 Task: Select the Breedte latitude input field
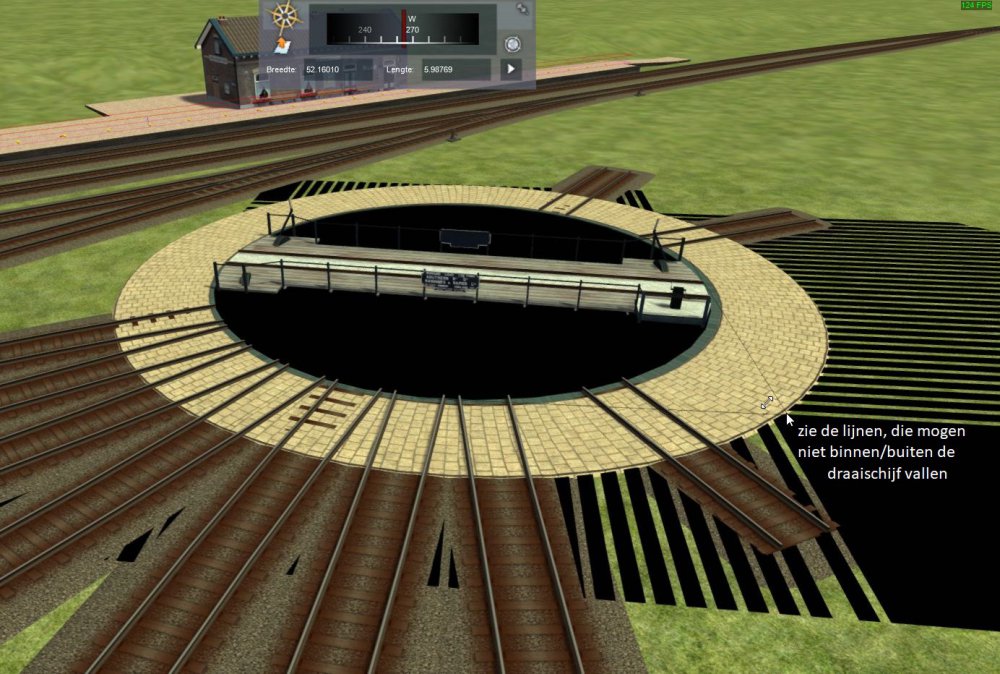(339, 69)
